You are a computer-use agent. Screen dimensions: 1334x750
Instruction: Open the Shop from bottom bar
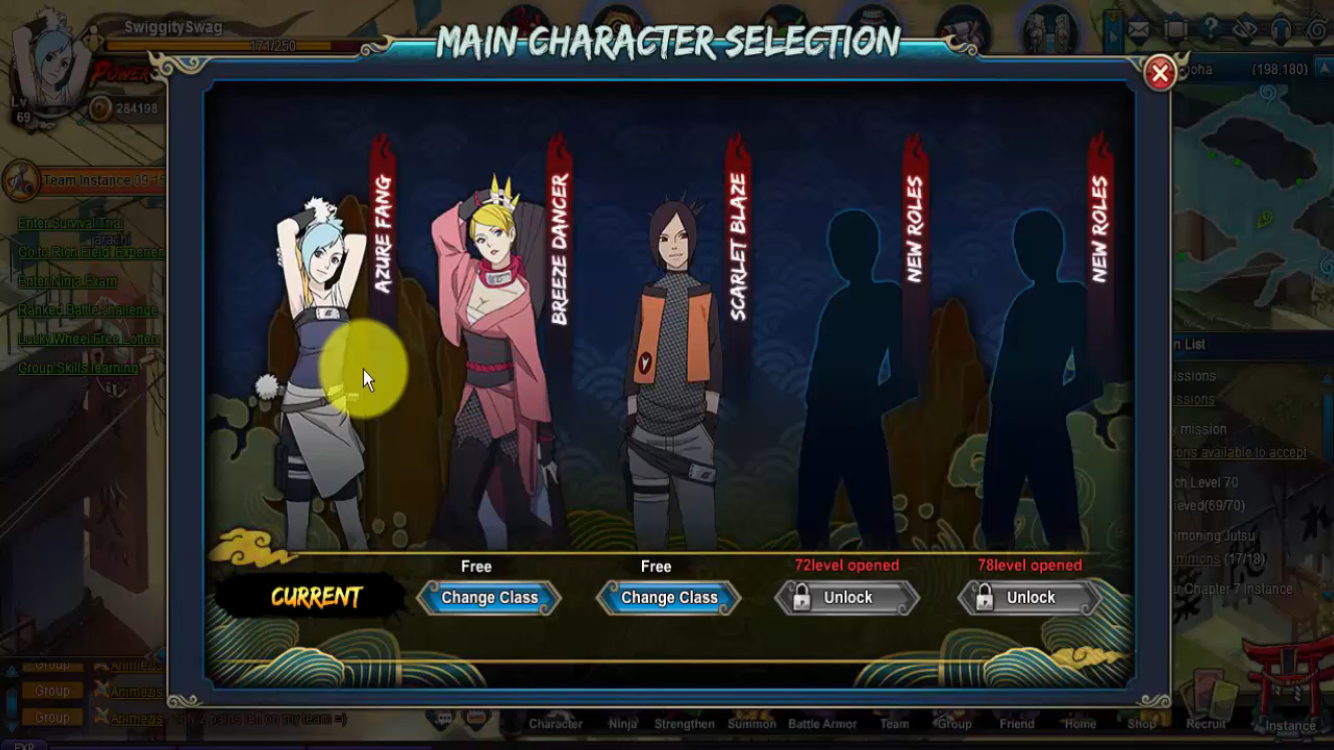click(1141, 723)
